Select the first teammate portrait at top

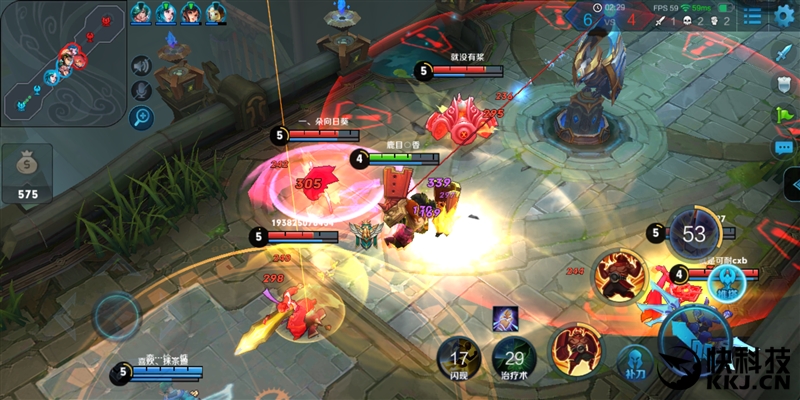coord(142,13)
